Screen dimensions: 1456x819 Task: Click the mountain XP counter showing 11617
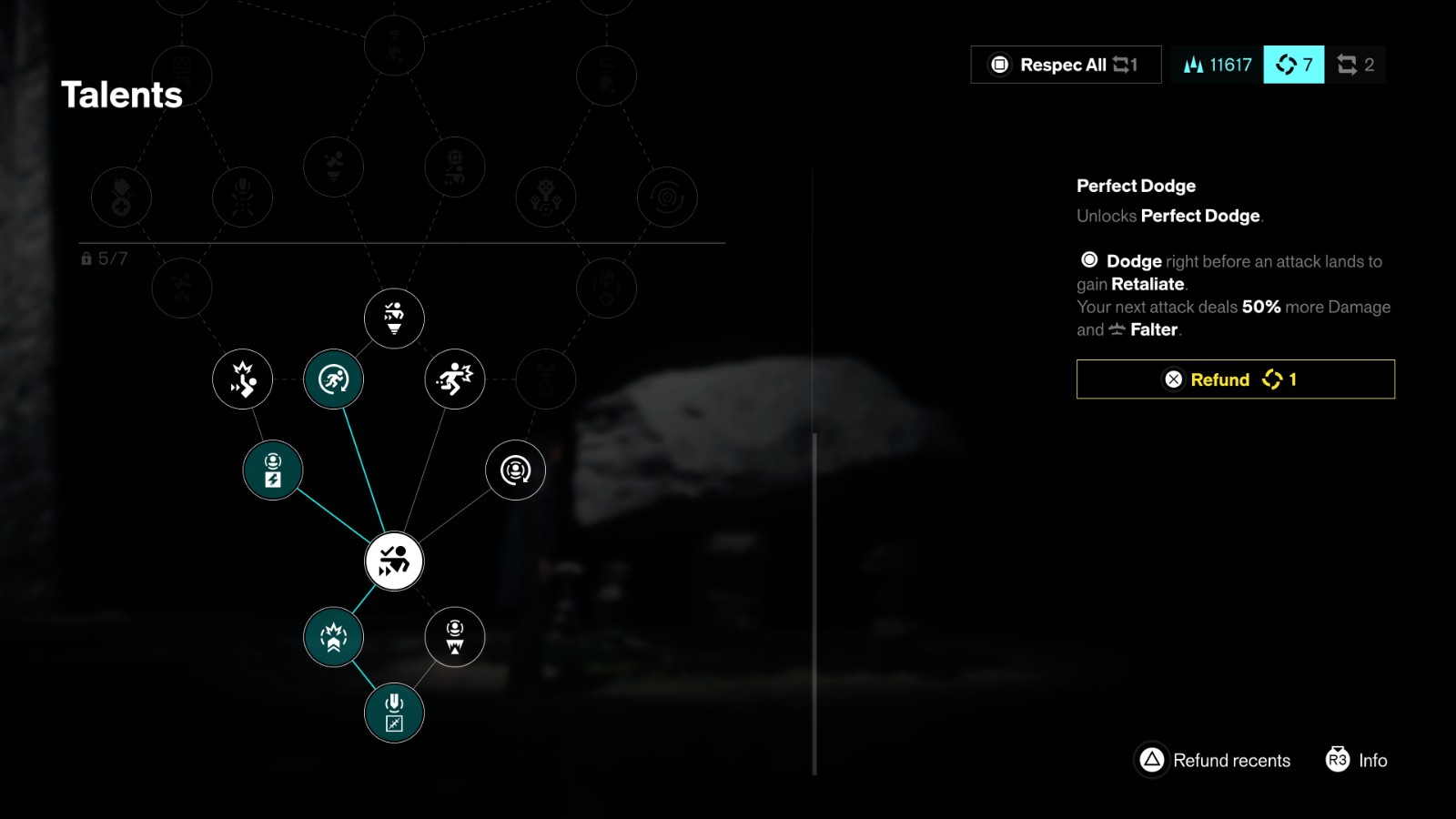1217,64
